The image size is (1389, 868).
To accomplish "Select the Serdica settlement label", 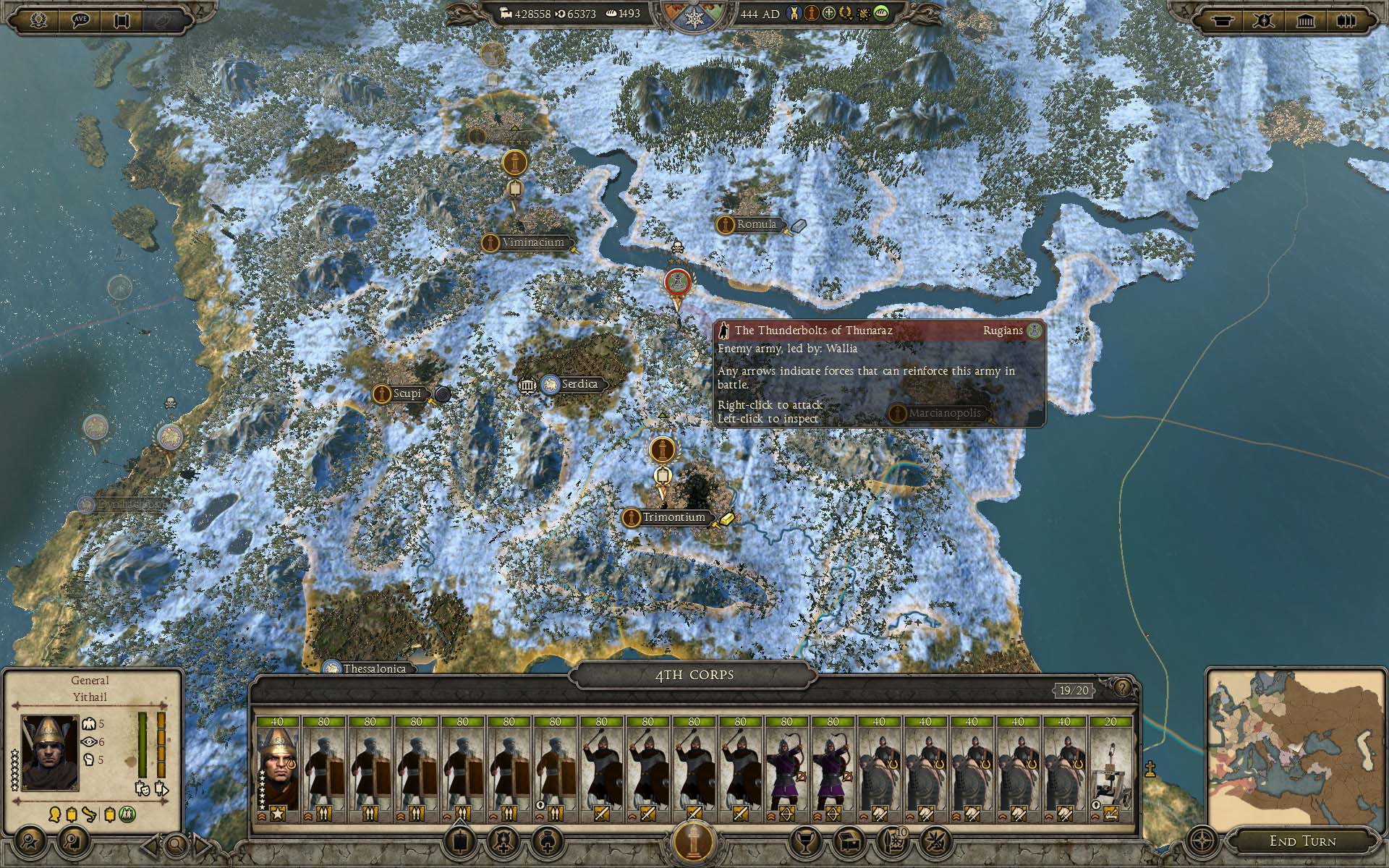I will coord(579,384).
